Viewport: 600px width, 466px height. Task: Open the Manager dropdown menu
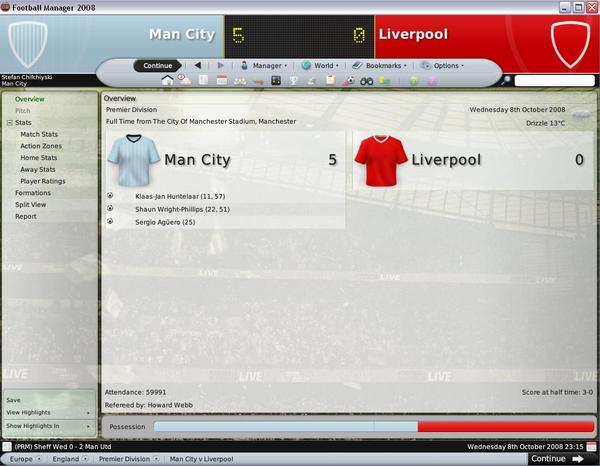click(x=266, y=66)
